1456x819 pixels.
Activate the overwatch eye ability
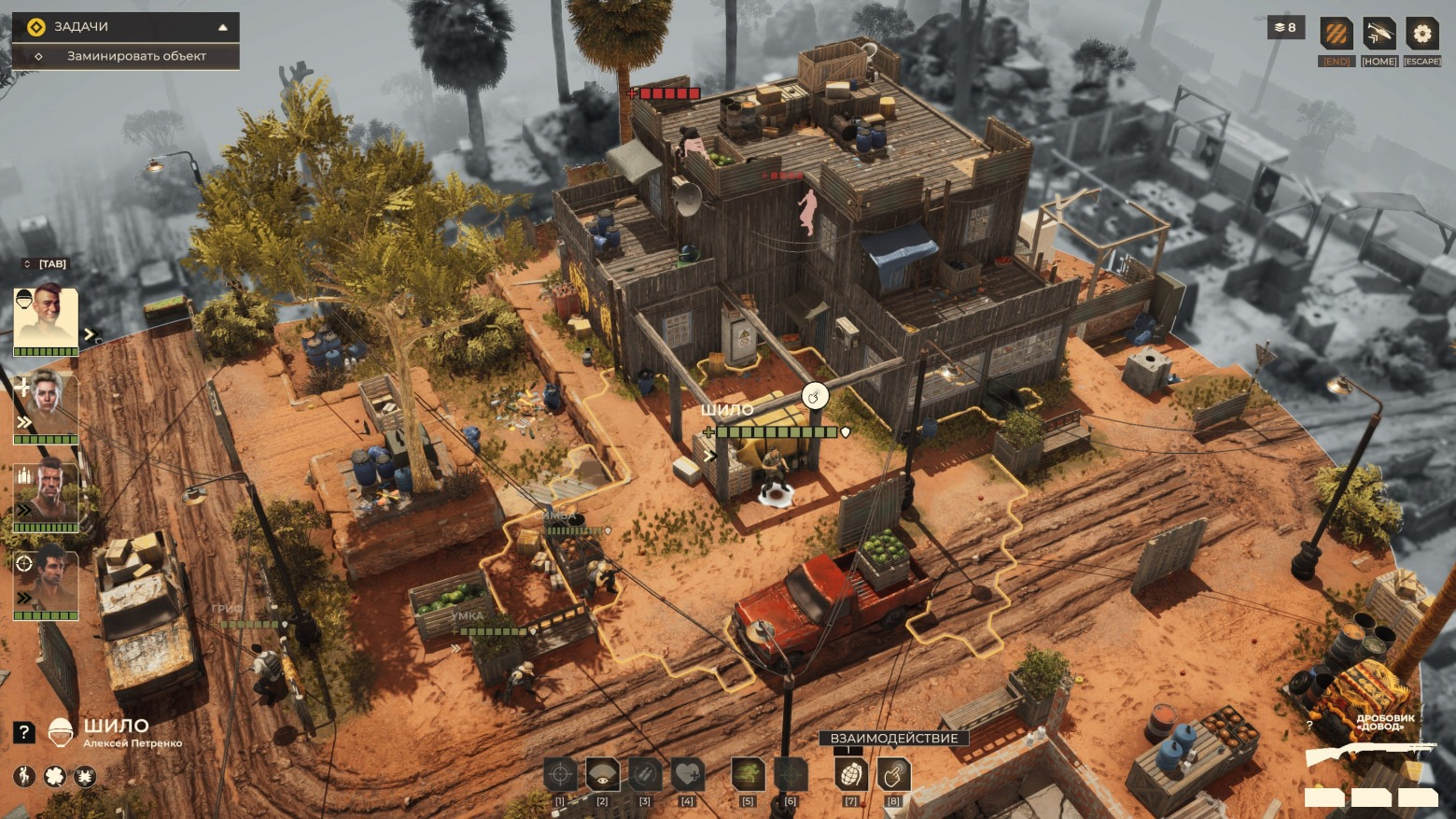coord(603,774)
